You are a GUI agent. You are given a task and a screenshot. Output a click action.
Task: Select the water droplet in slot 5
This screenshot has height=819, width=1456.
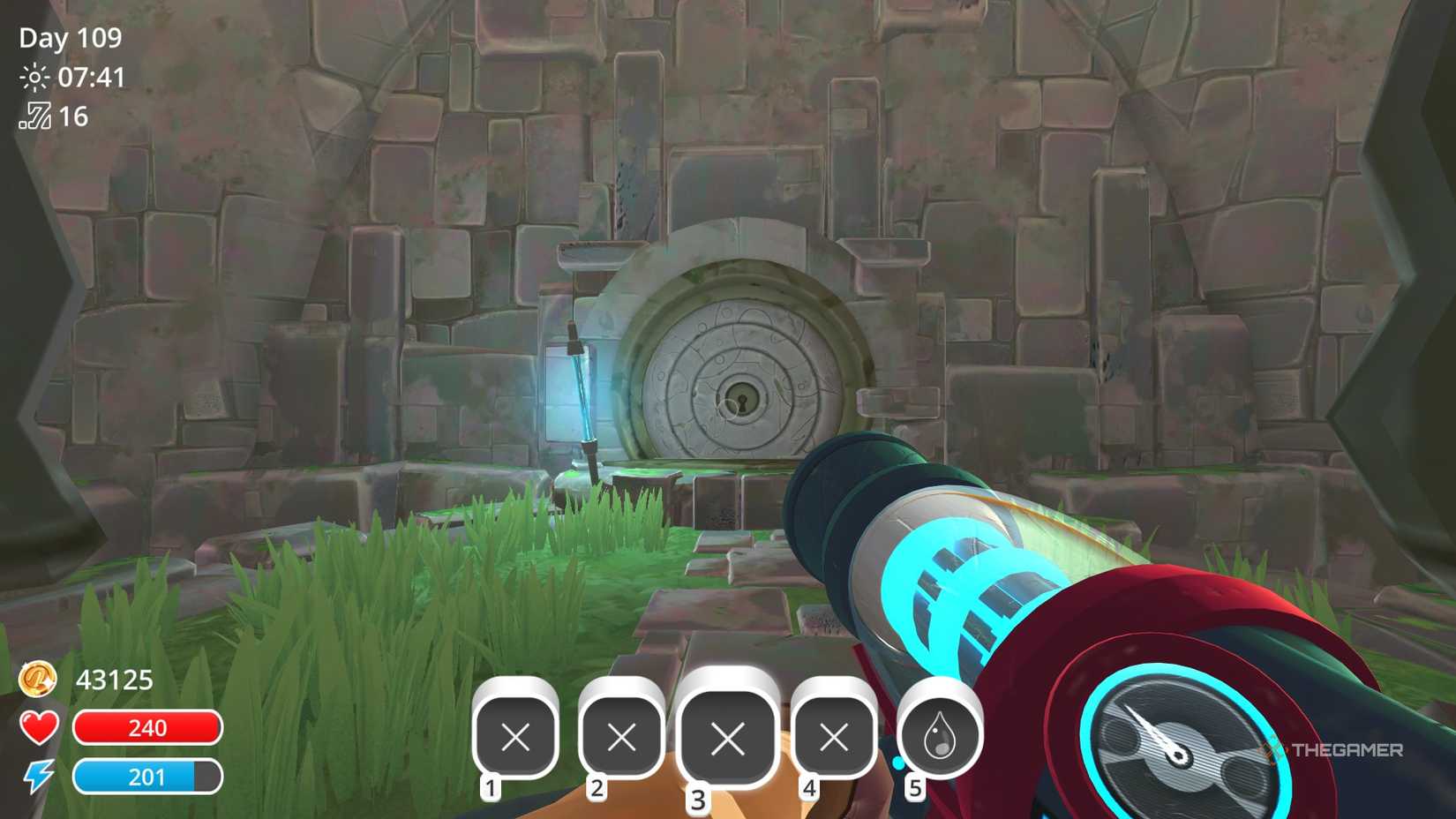point(937,734)
